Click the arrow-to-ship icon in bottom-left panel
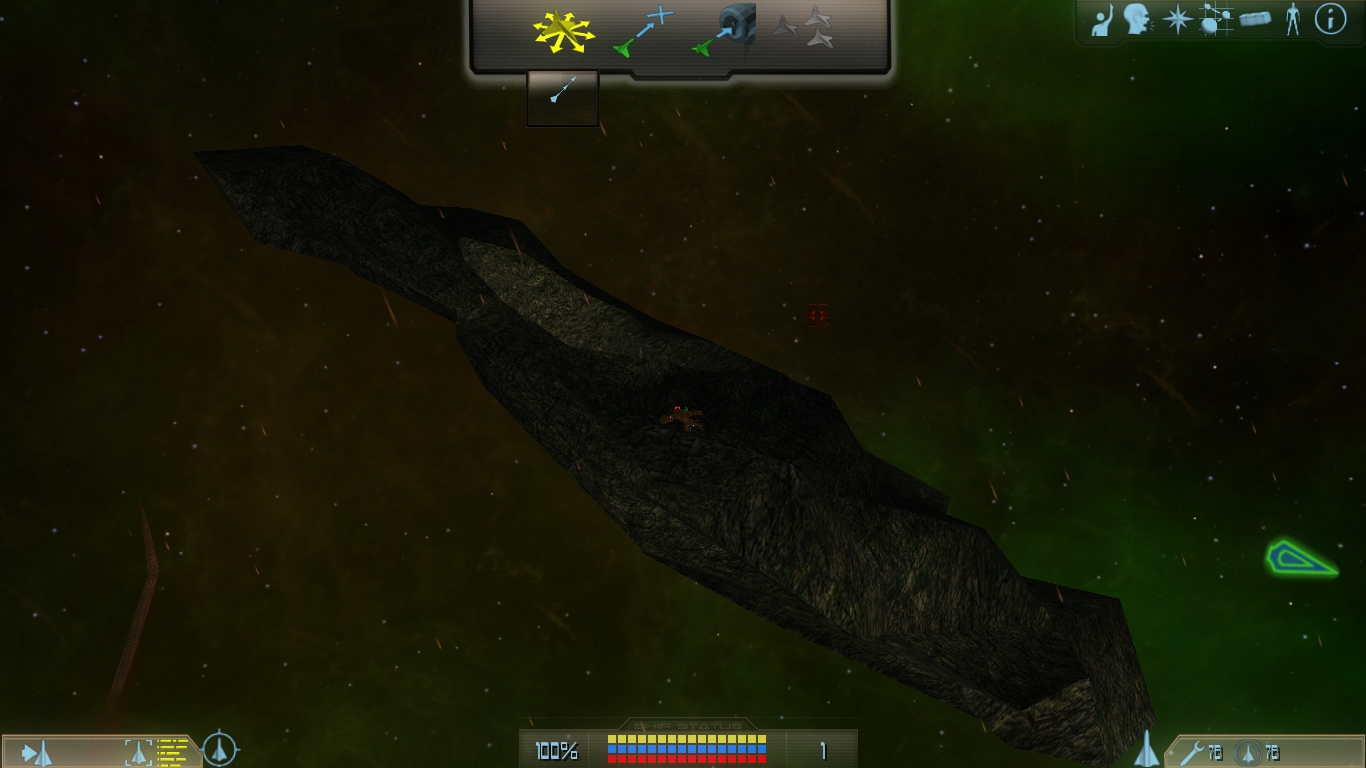 tap(37, 752)
